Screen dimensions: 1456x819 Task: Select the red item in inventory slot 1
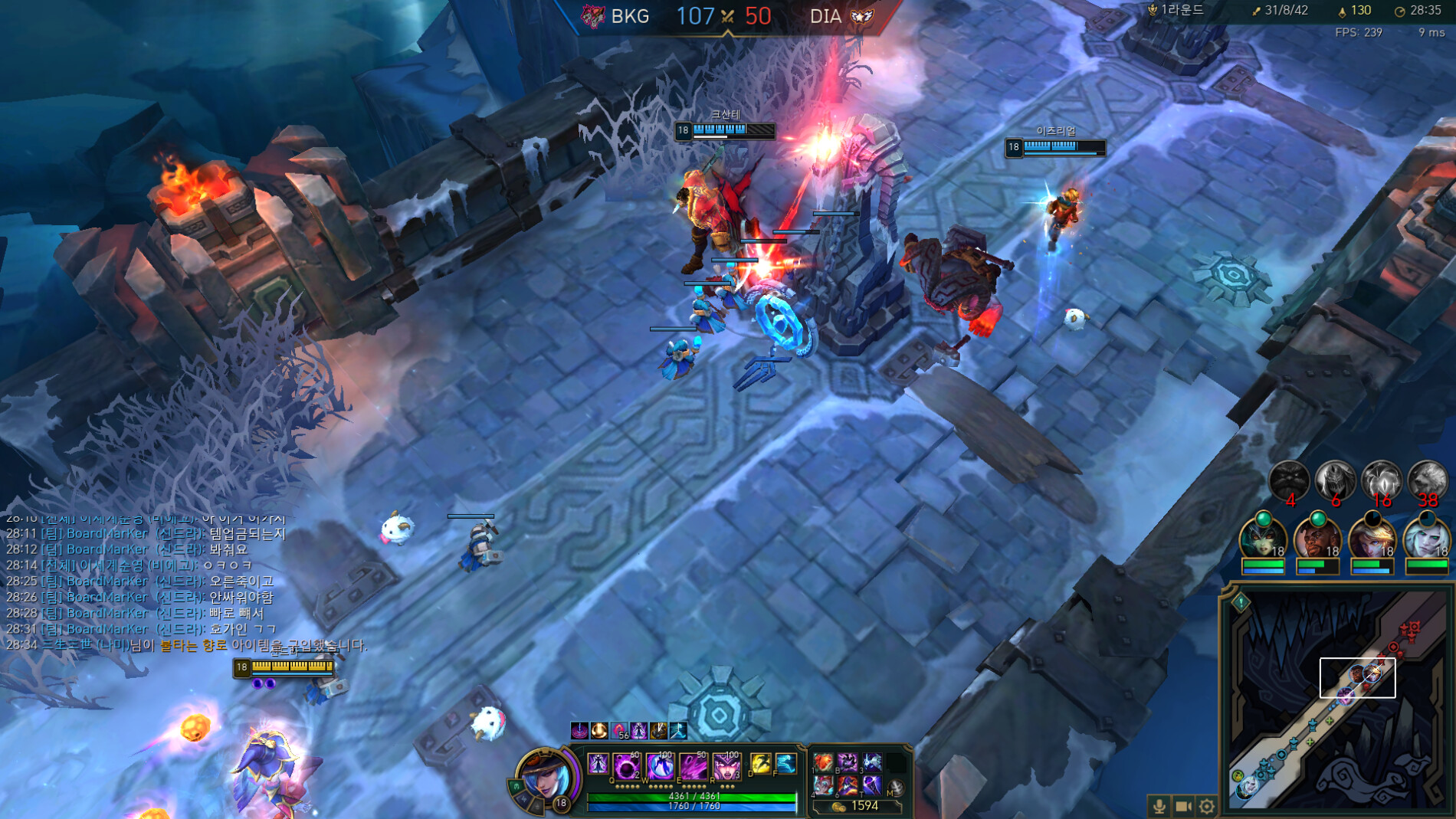[824, 762]
